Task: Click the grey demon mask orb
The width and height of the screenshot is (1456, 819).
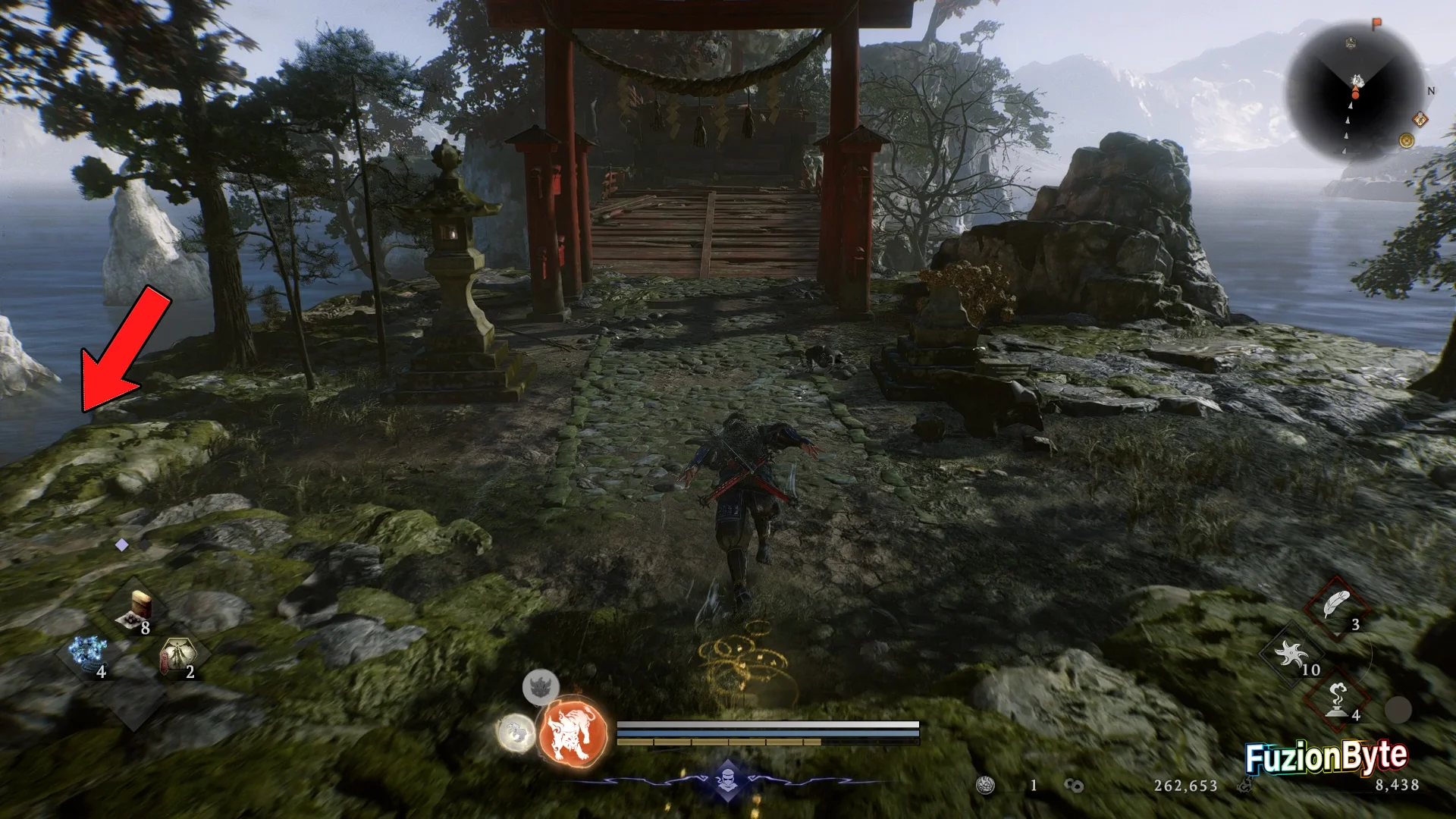Action: 541,687
